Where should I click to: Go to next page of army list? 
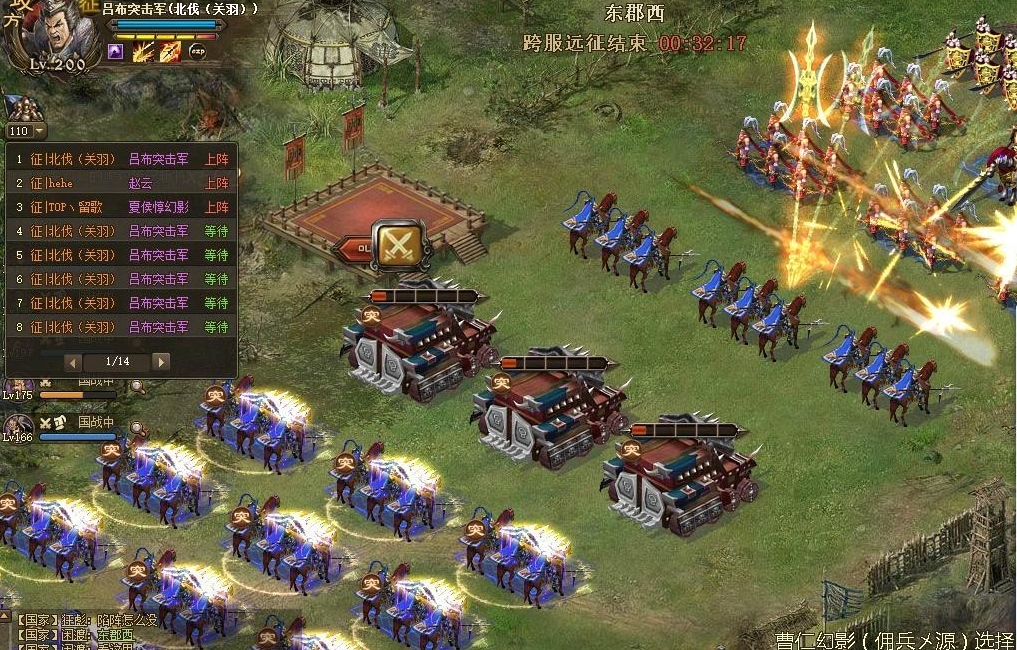click(161, 361)
